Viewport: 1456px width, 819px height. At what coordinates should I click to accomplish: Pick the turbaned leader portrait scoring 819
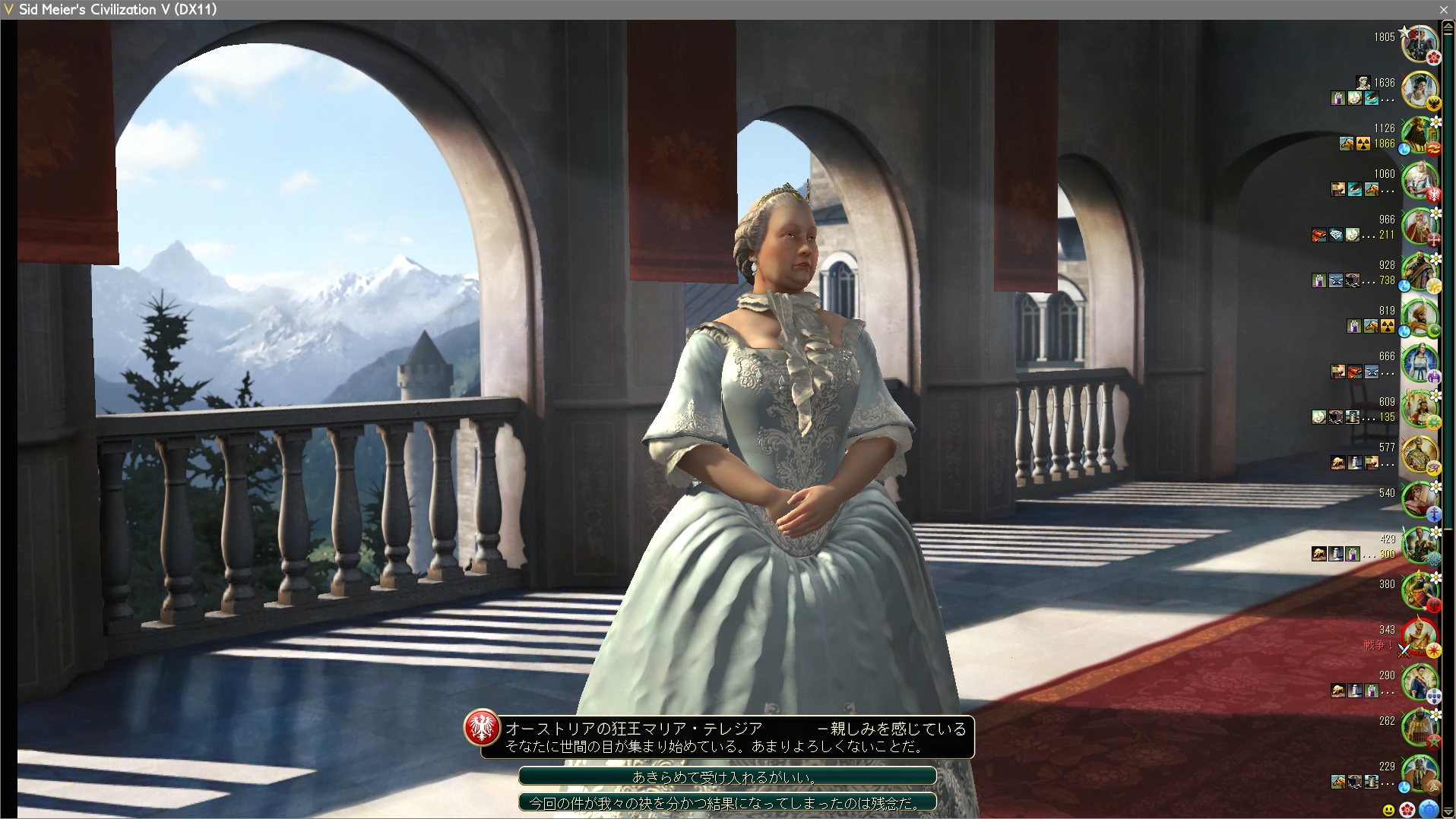[1419, 318]
